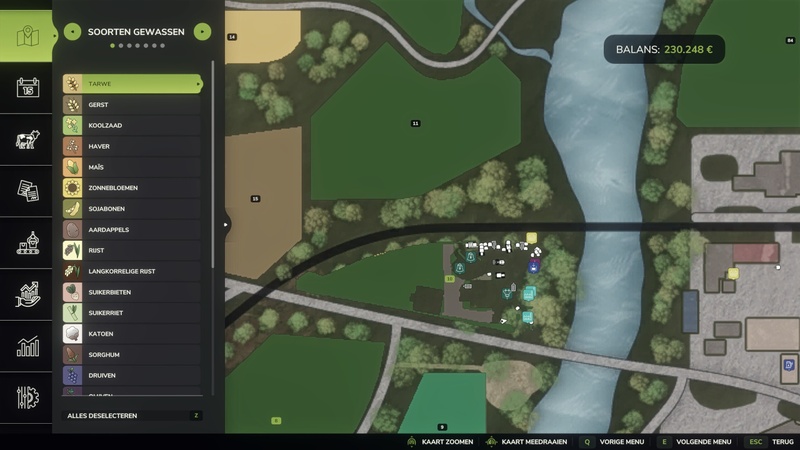
Task: Click the Alles Deselecteren button
Action: point(132,415)
